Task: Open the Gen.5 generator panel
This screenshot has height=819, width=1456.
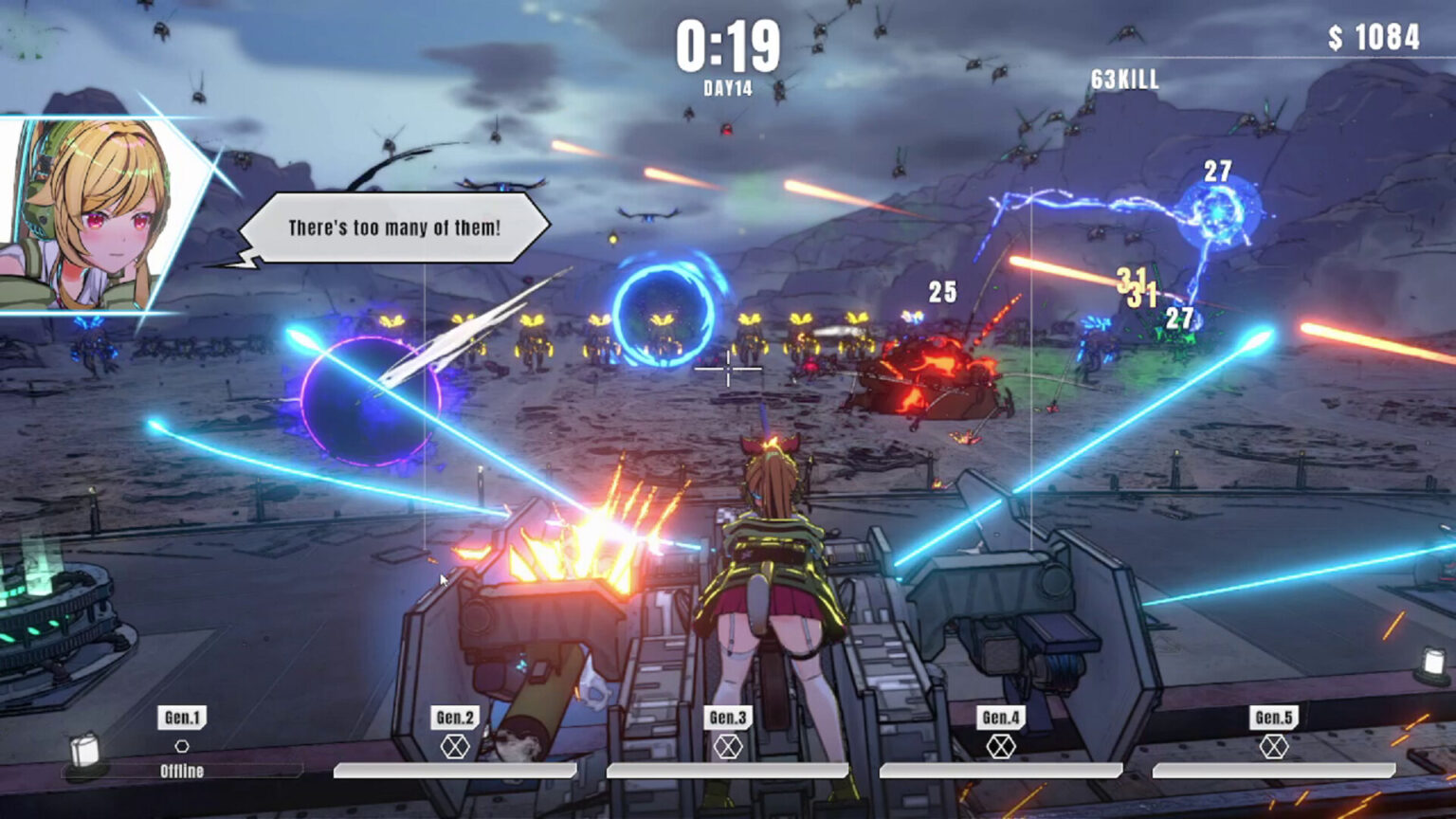Action: [1275, 719]
